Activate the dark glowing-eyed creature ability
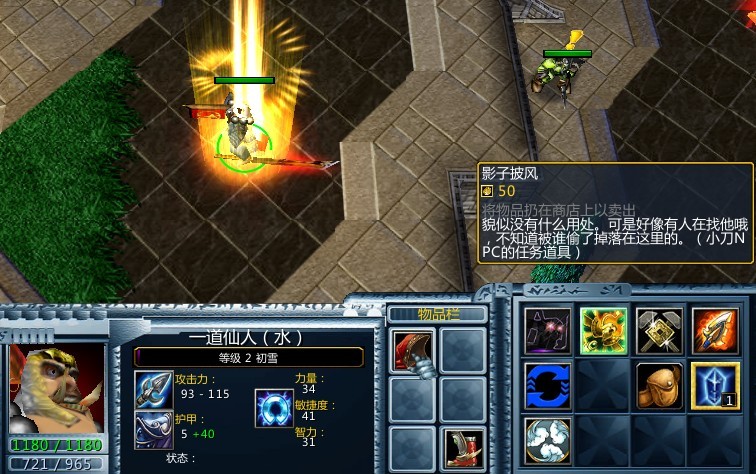Screen dimensions: 756x474 tap(548, 331)
